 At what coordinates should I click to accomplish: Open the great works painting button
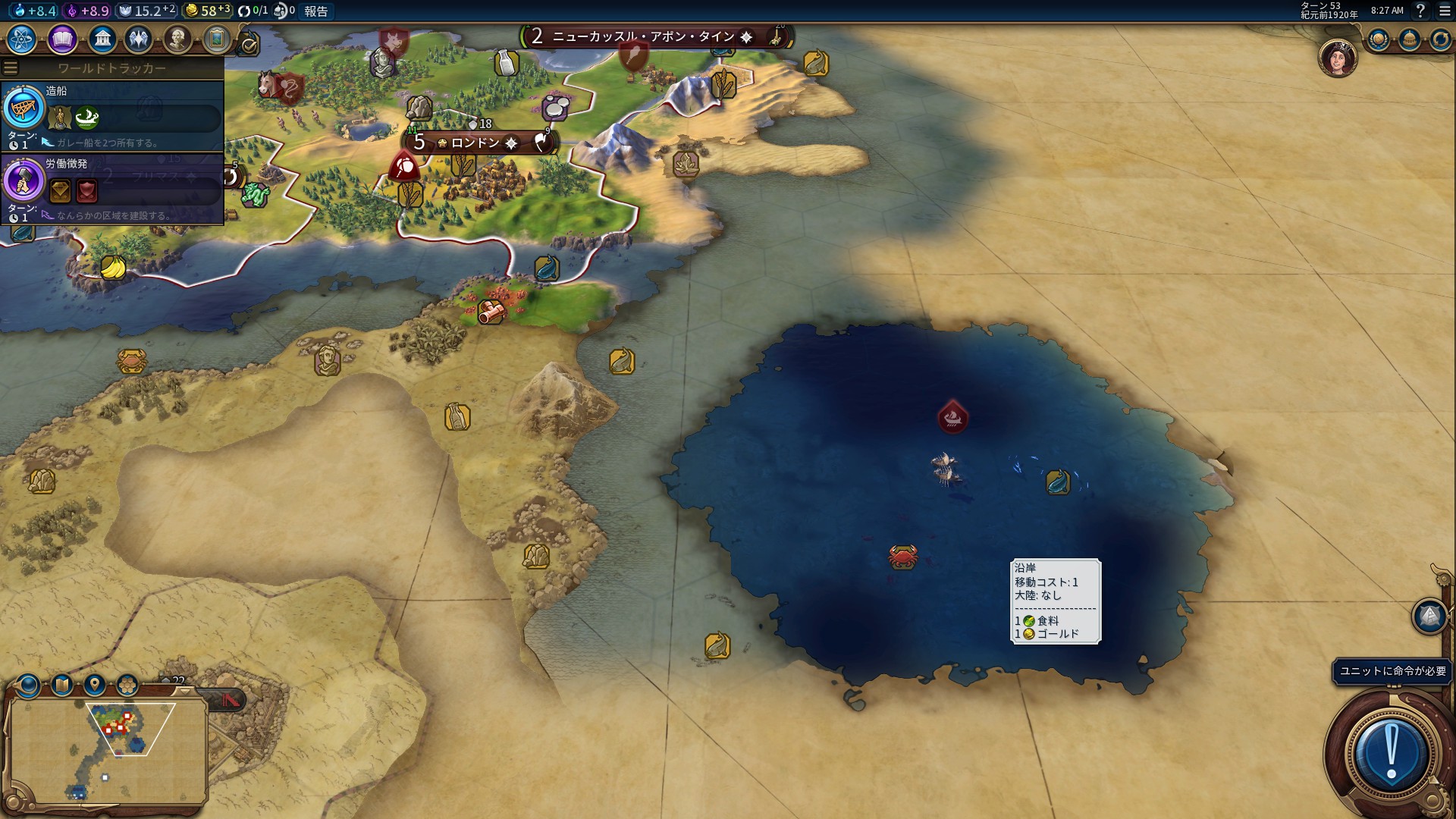216,39
